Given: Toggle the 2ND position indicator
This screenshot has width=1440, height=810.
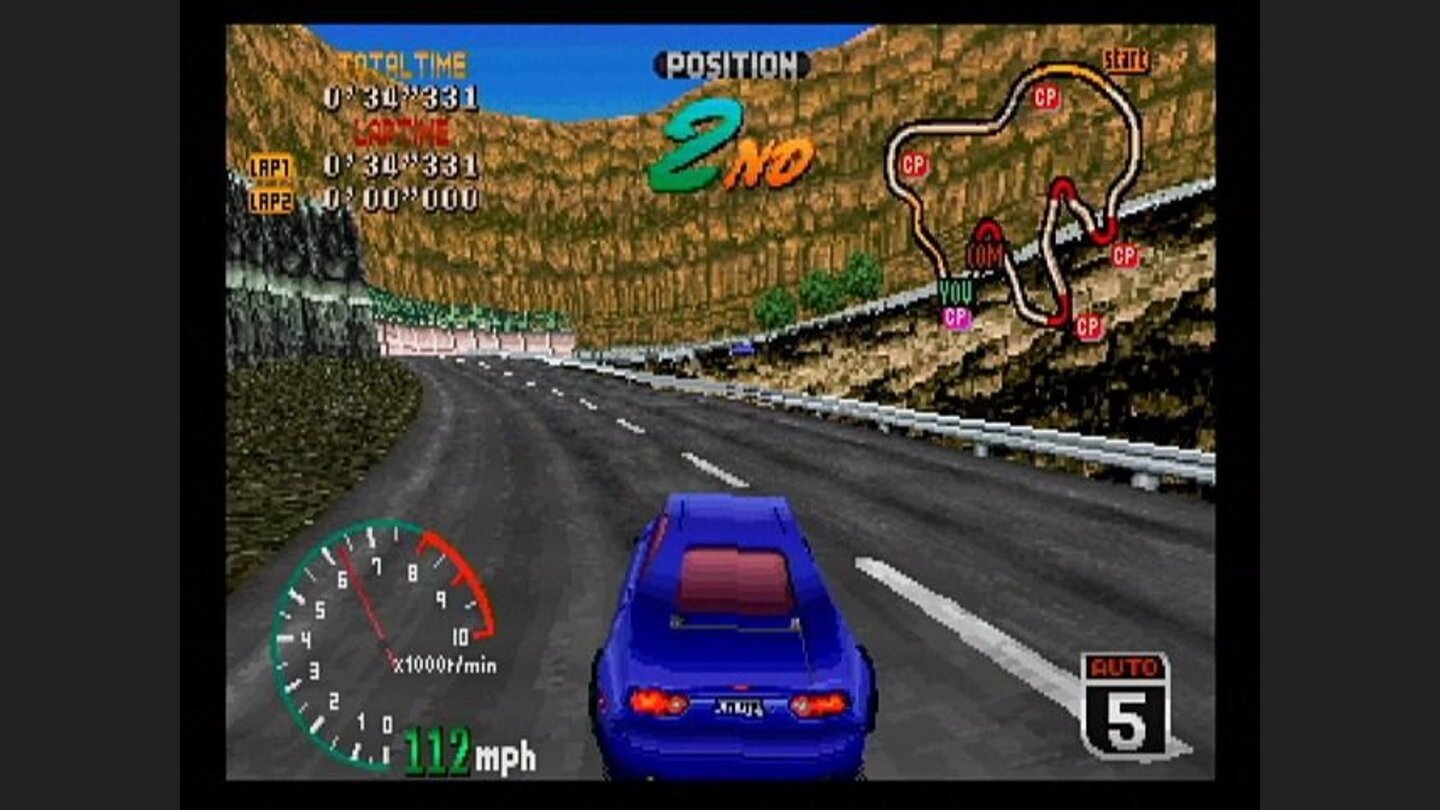Looking at the screenshot, I should 728,140.
